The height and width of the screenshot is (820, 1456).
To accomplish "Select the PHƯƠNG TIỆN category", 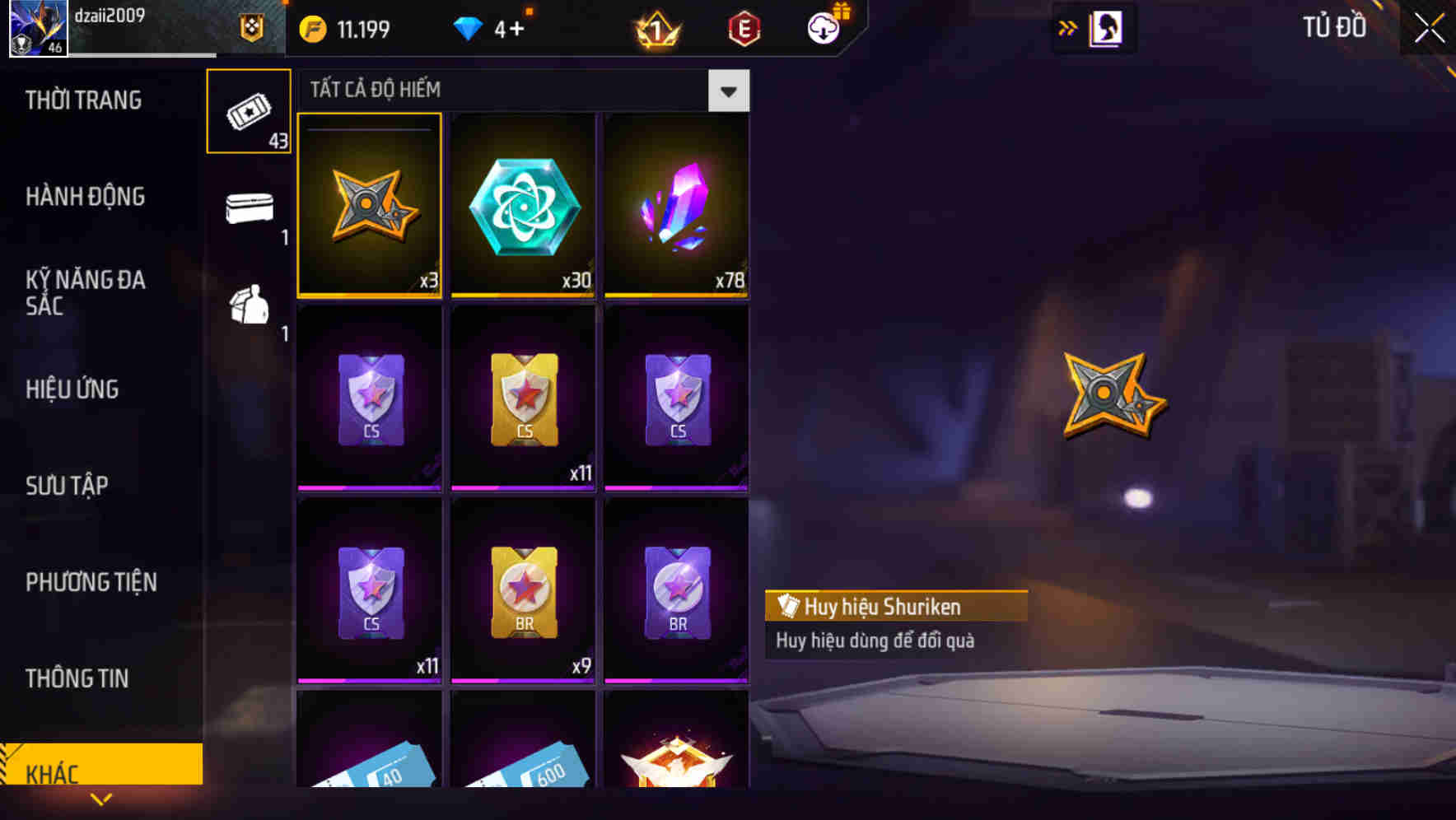I will pos(91,582).
